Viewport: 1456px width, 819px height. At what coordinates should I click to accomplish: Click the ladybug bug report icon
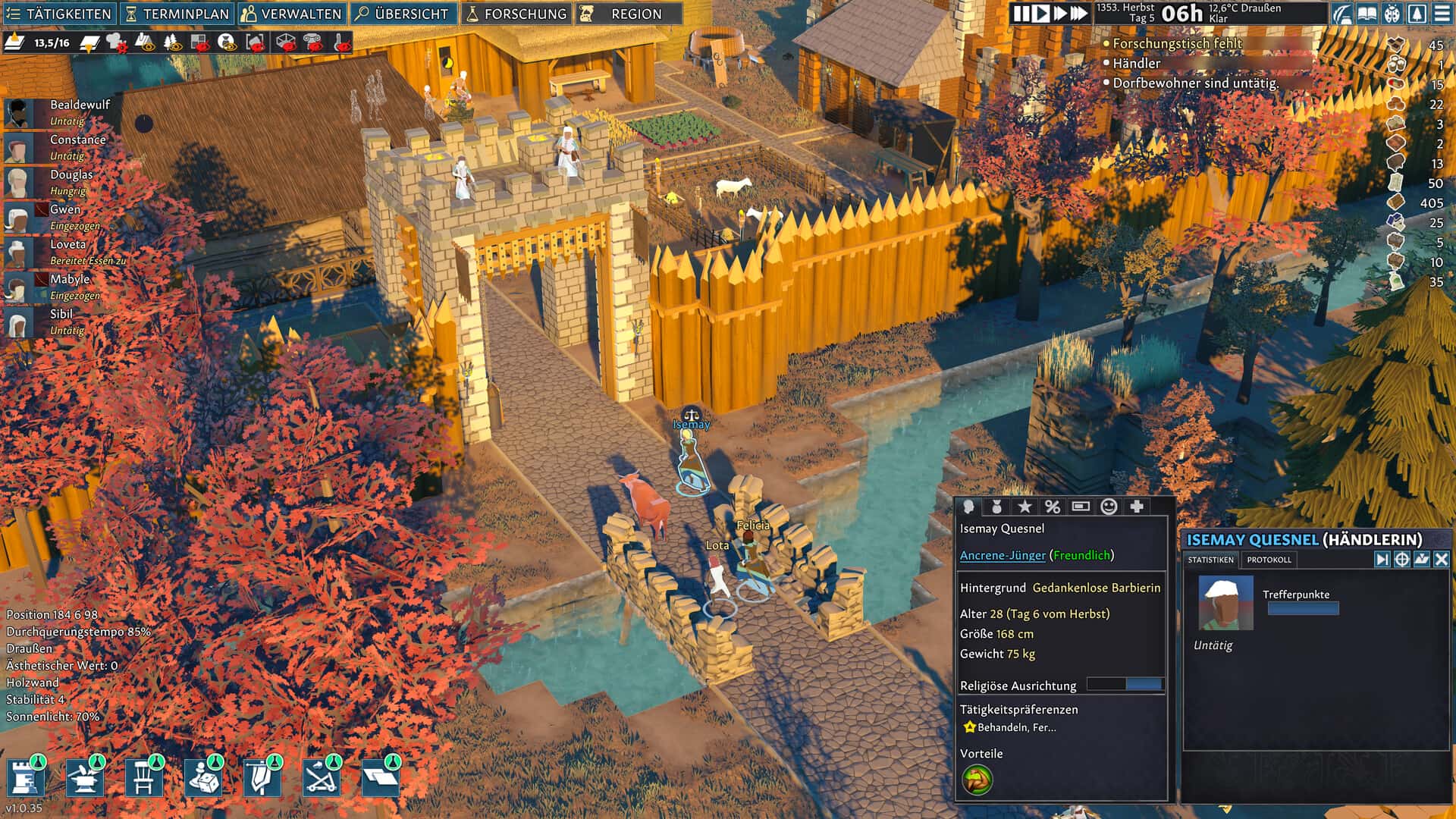click(x=1392, y=14)
